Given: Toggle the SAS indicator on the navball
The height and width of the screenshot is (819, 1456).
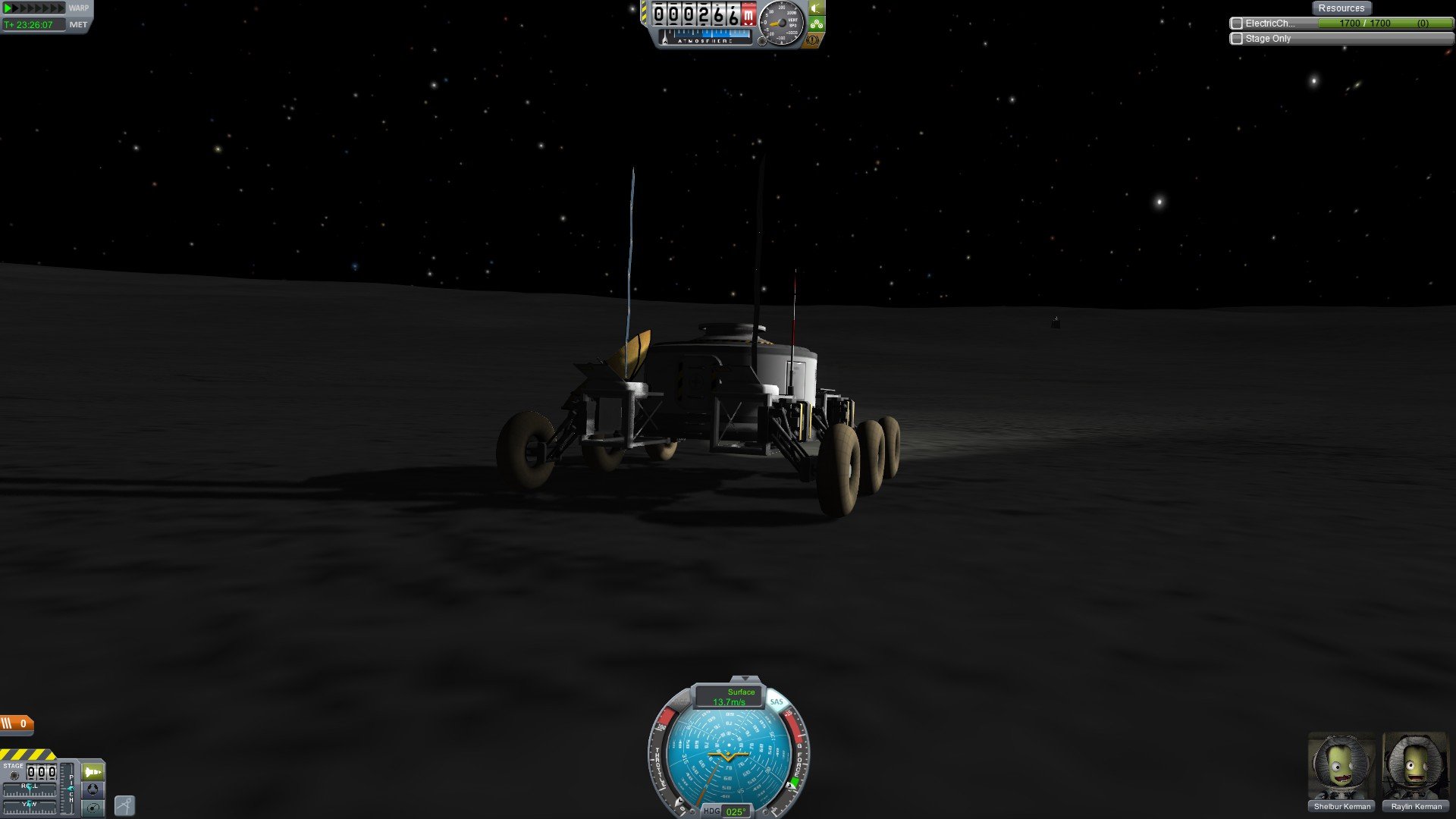Looking at the screenshot, I should point(776,701).
